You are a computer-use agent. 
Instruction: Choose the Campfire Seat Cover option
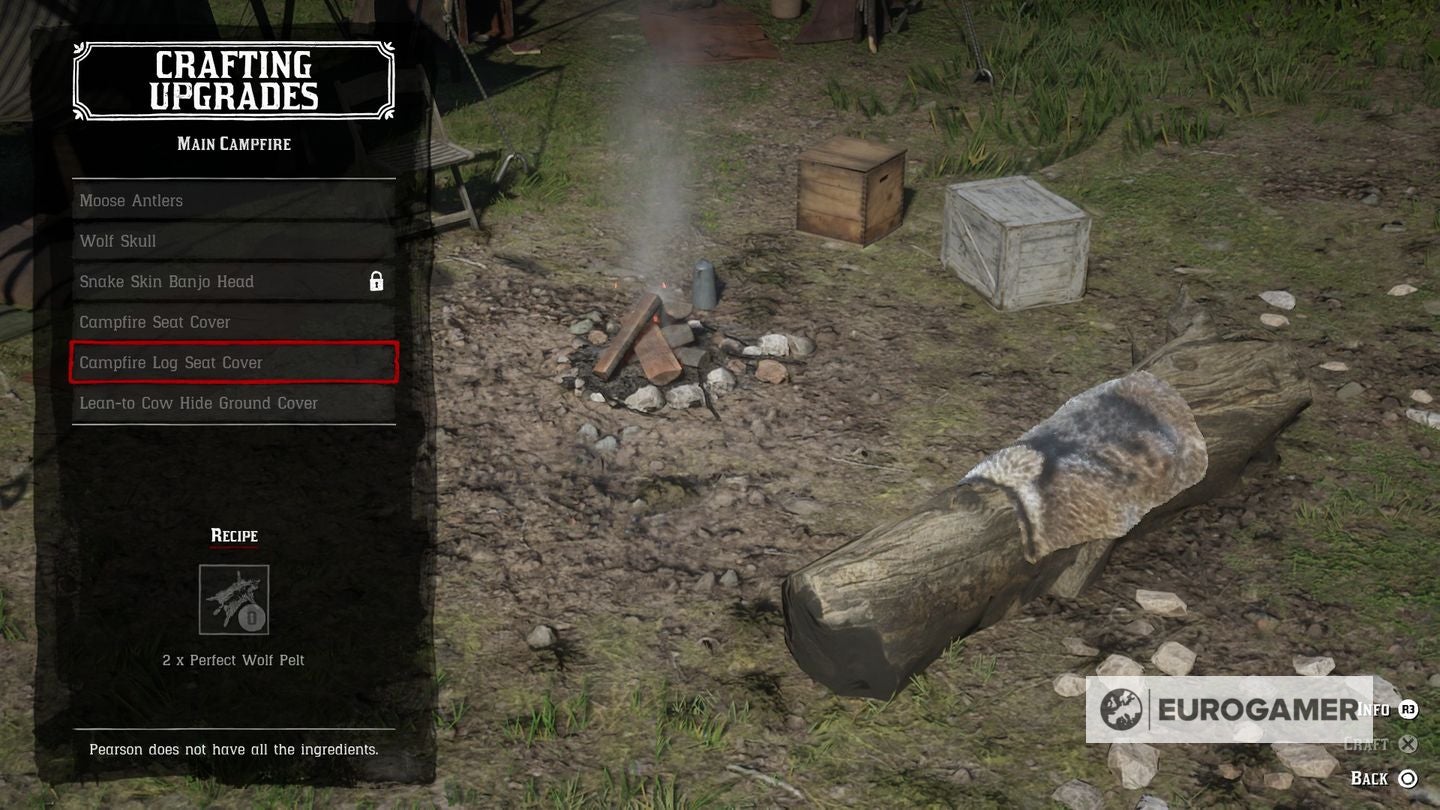pyautogui.click(x=233, y=322)
